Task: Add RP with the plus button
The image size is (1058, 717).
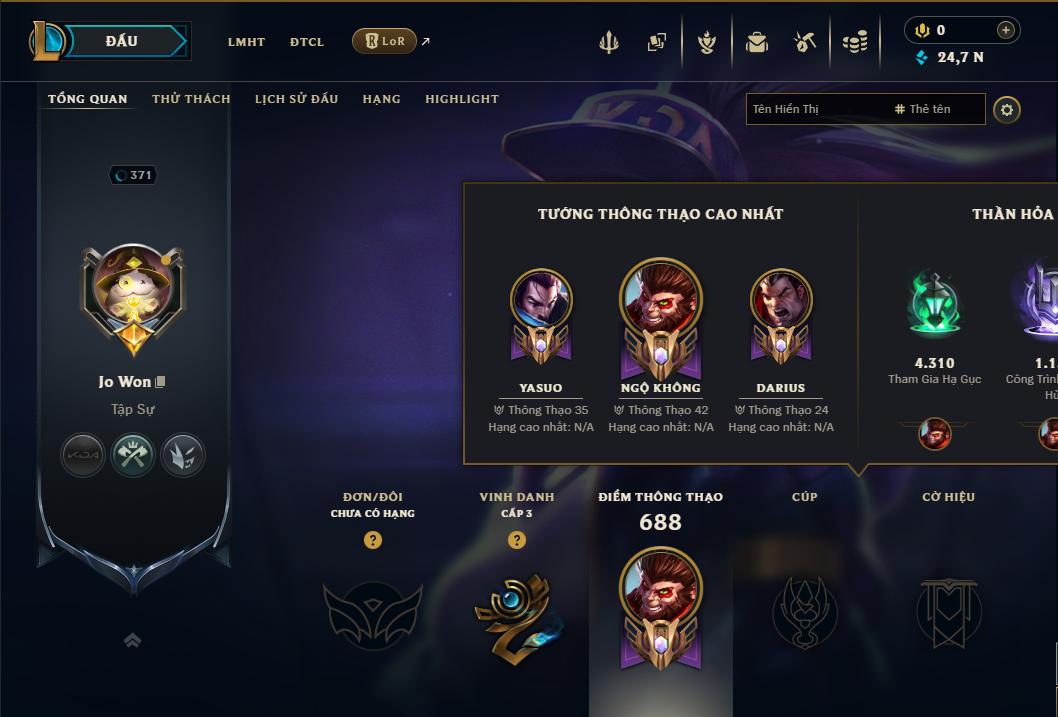Action: [x=1006, y=30]
